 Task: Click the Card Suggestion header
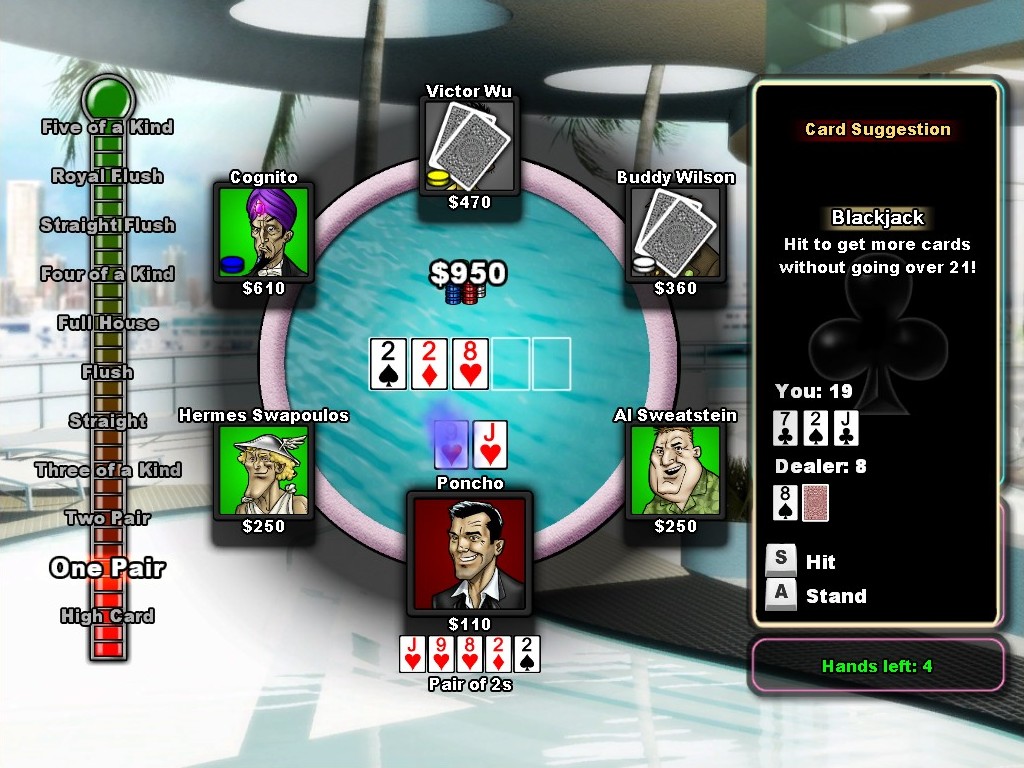point(877,129)
